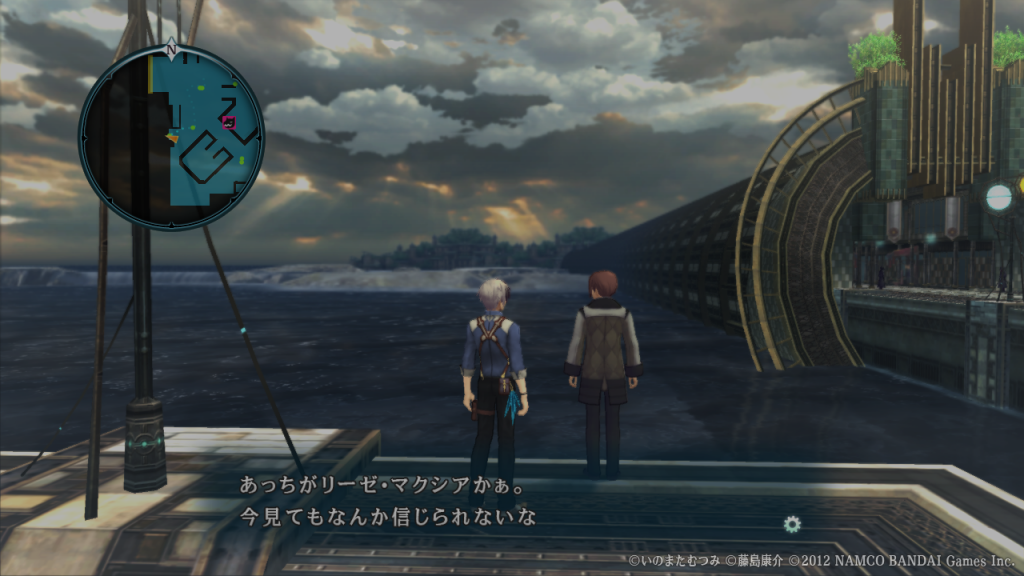Click the orange player arrow on minimap
This screenshot has height=576, width=1024.
[173, 137]
